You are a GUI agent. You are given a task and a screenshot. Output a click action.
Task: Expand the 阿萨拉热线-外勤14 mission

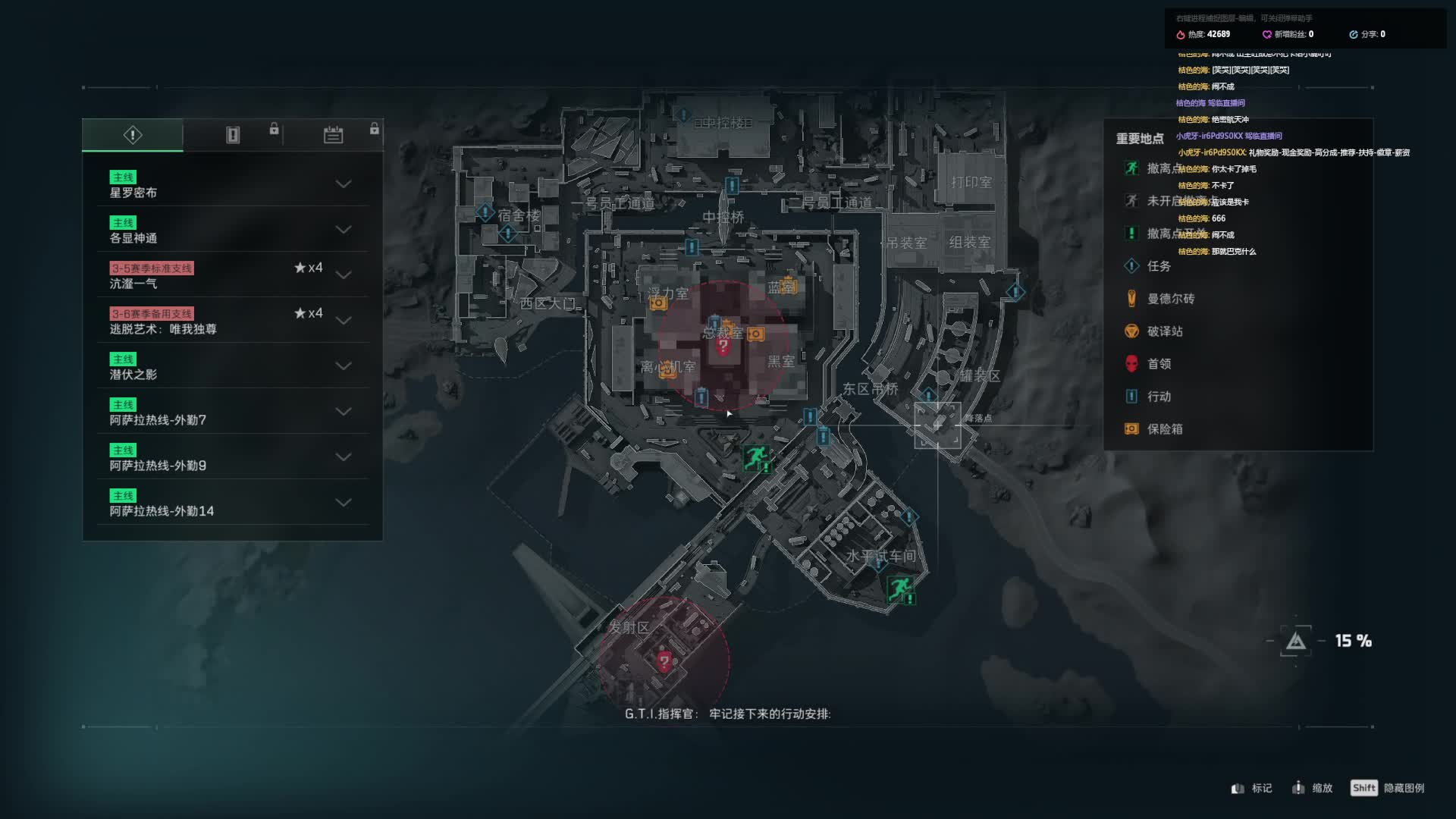(x=344, y=503)
